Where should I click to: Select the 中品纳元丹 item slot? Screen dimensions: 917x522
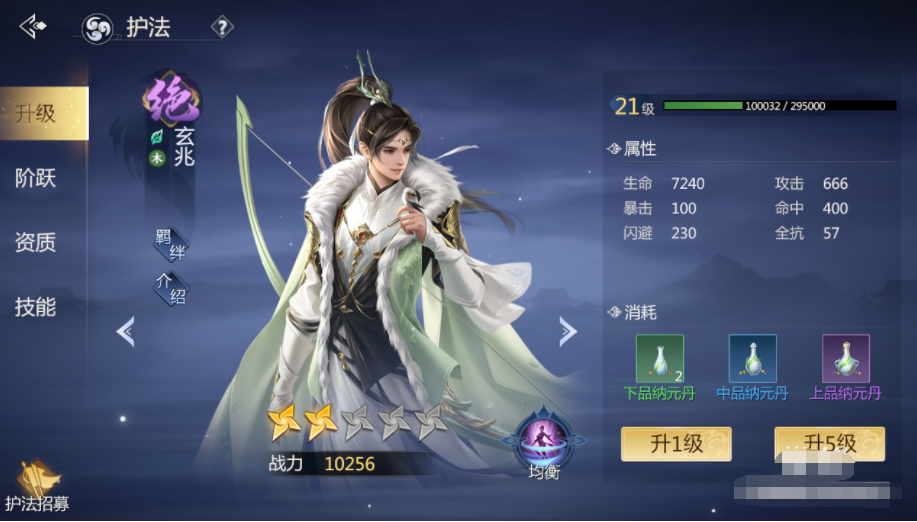(x=752, y=359)
